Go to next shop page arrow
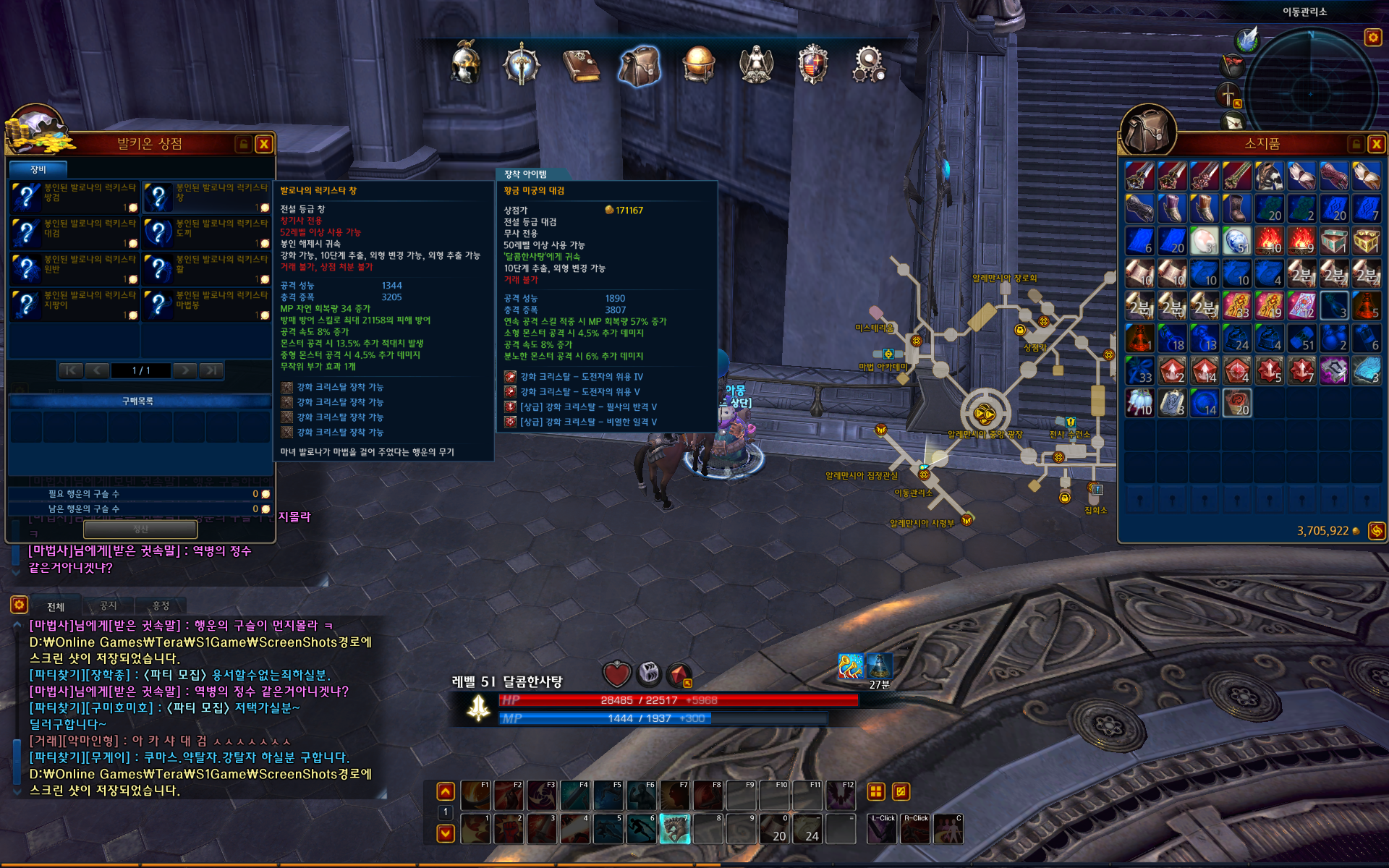1389x868 pixels. [185, 370]
